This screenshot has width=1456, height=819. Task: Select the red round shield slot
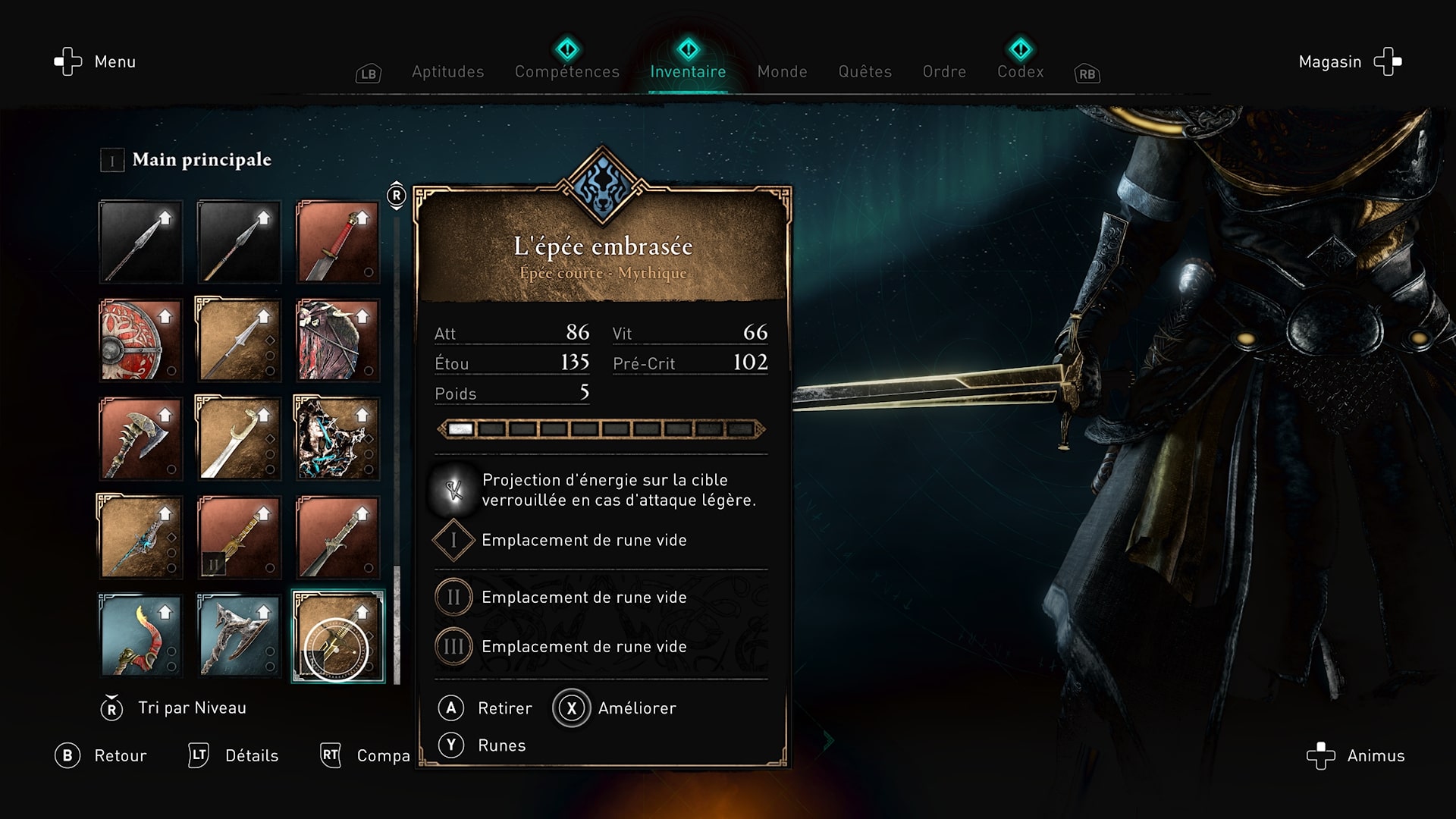(140, 340)
